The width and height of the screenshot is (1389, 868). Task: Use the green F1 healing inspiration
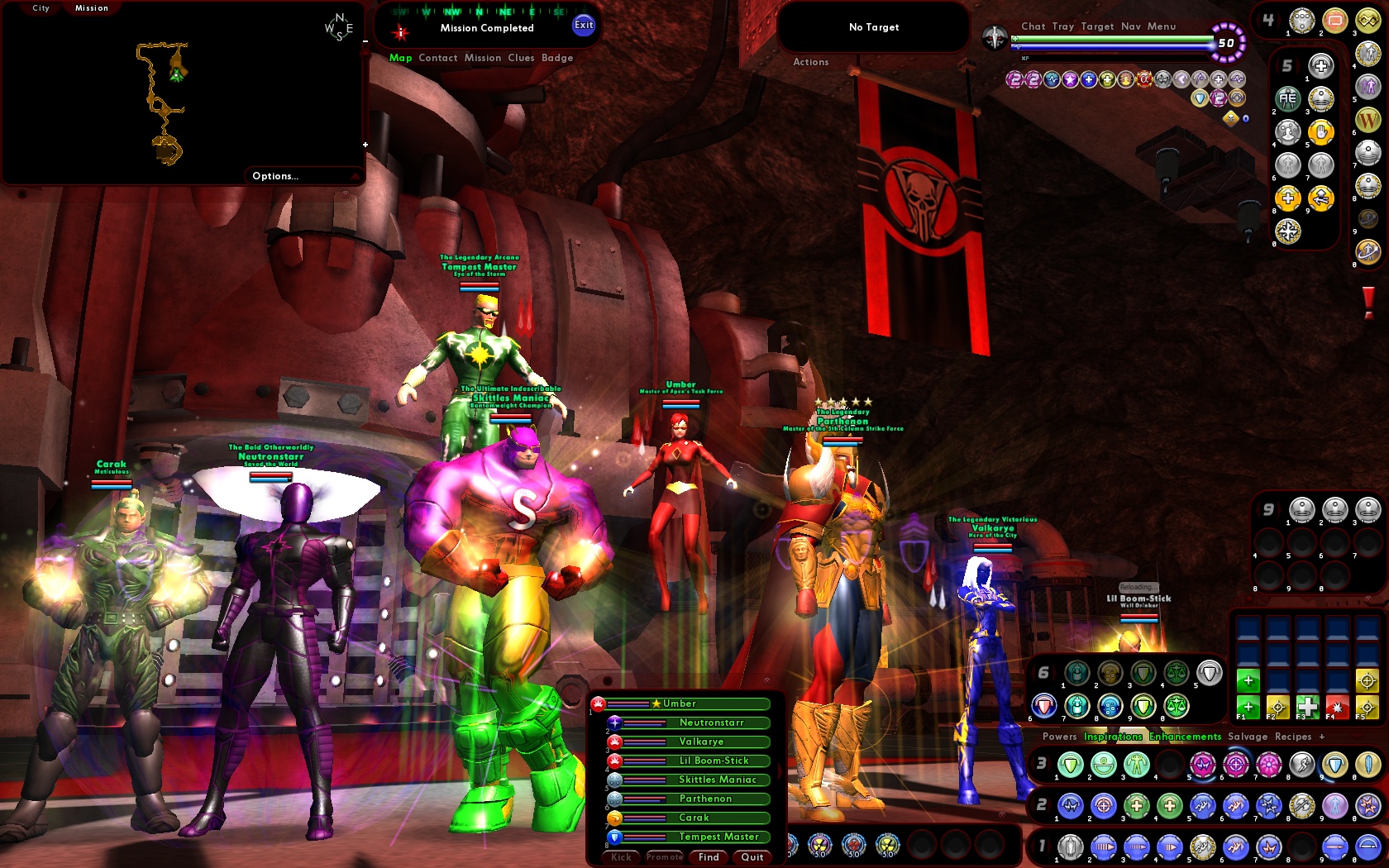click(1248, 706)
